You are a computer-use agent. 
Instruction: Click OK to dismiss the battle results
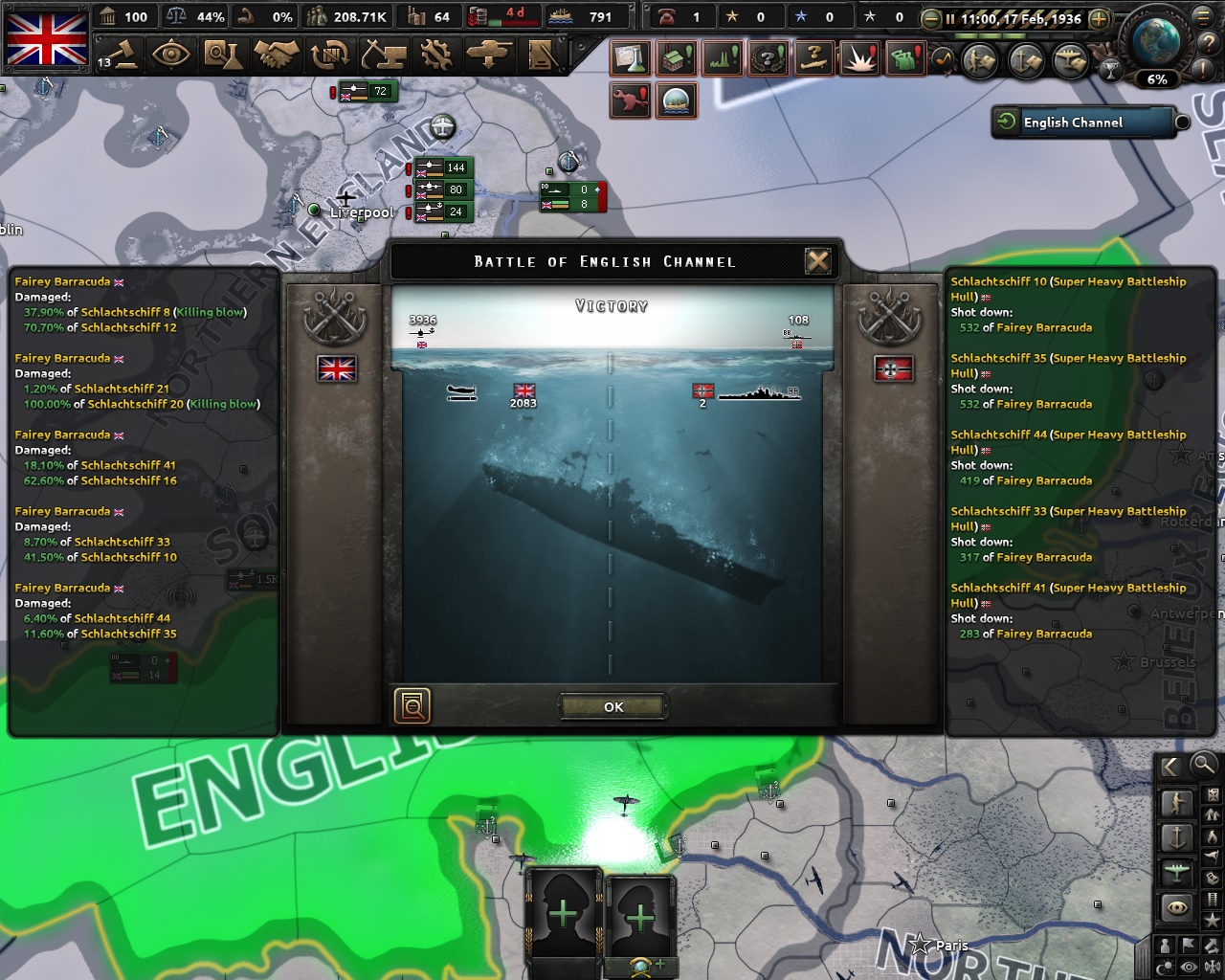coord(612,707)
